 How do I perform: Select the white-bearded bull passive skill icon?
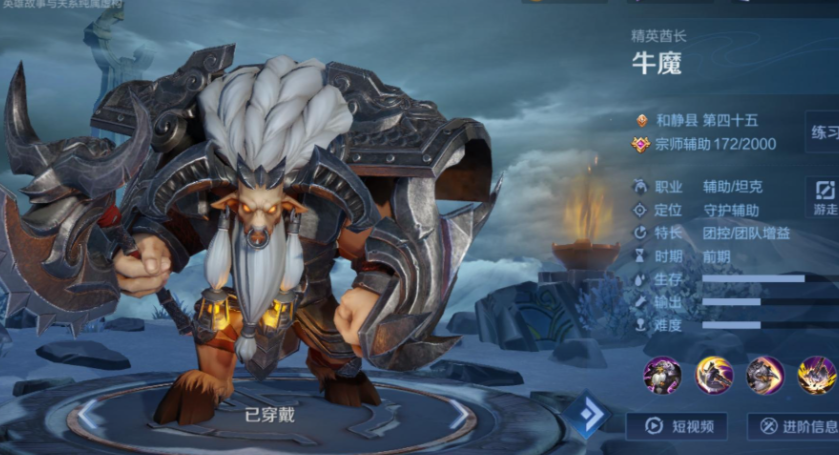(662, 375)
